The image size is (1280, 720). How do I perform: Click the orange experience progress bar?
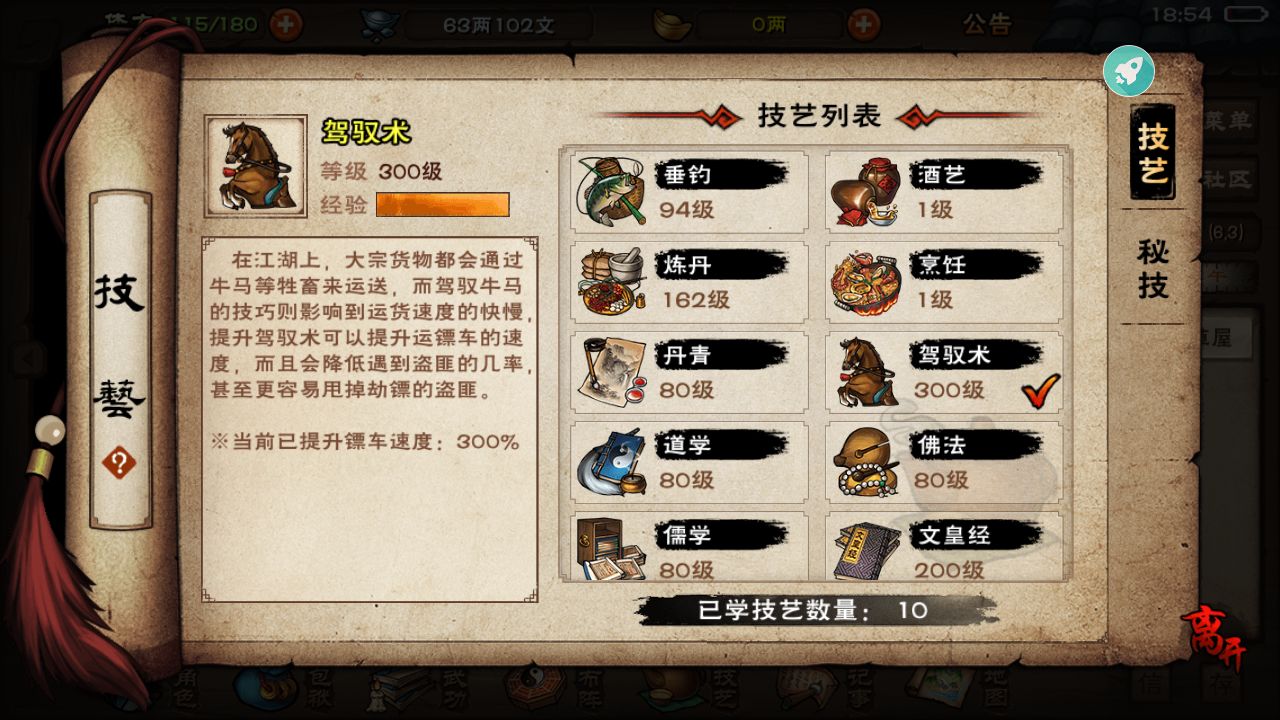click(x=443, y=205)
